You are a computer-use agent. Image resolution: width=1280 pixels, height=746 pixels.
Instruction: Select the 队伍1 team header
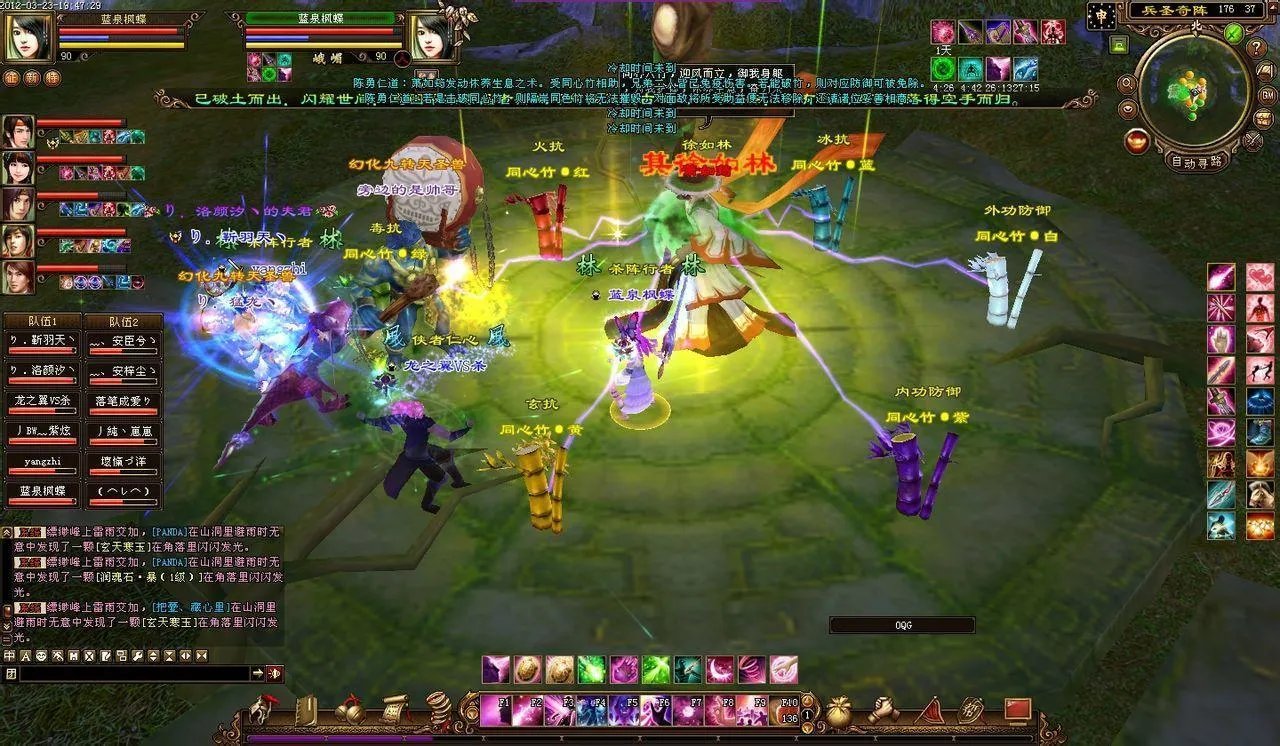point(40,322)
